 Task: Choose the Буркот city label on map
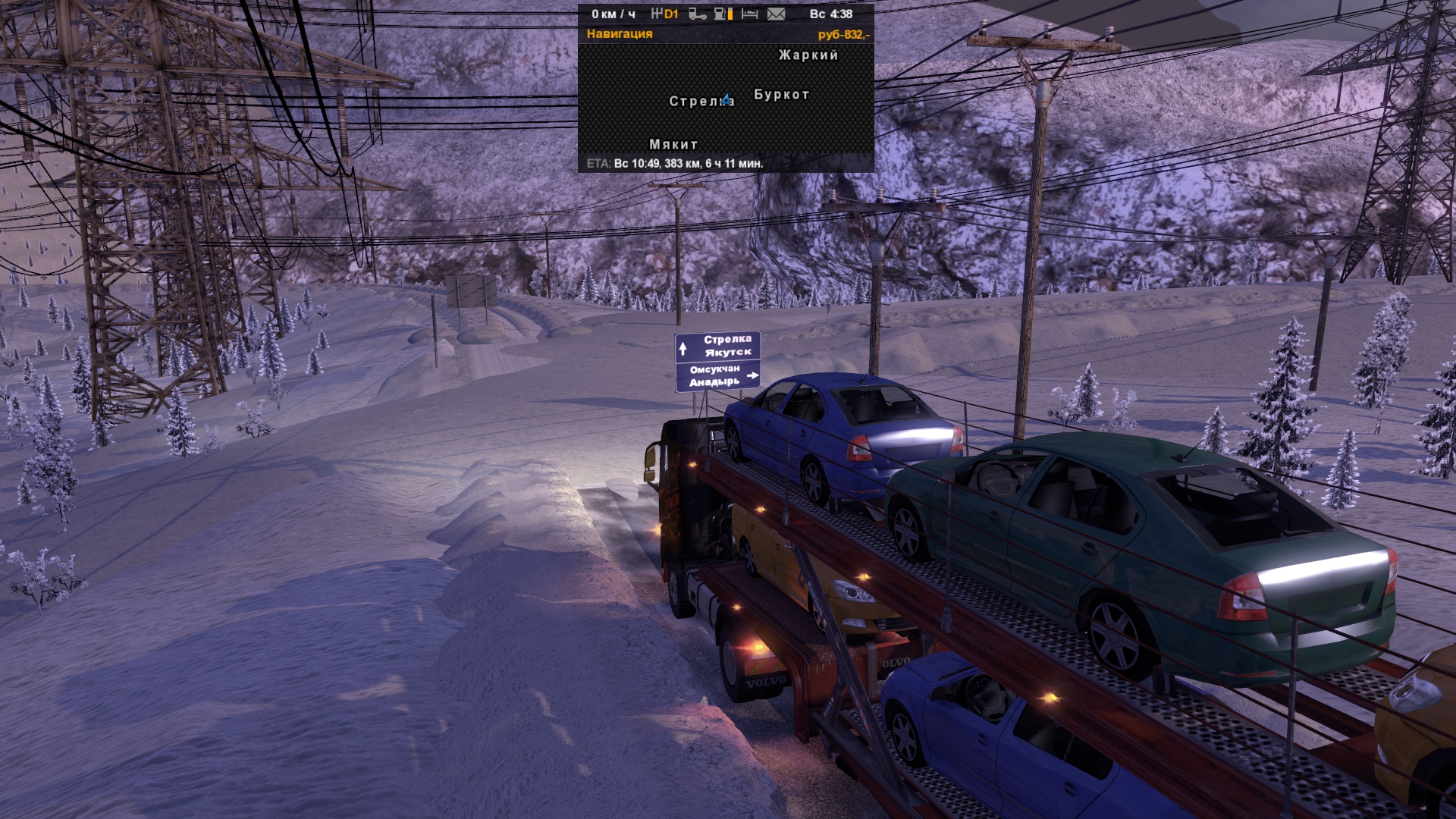click(x=782, y=95)
